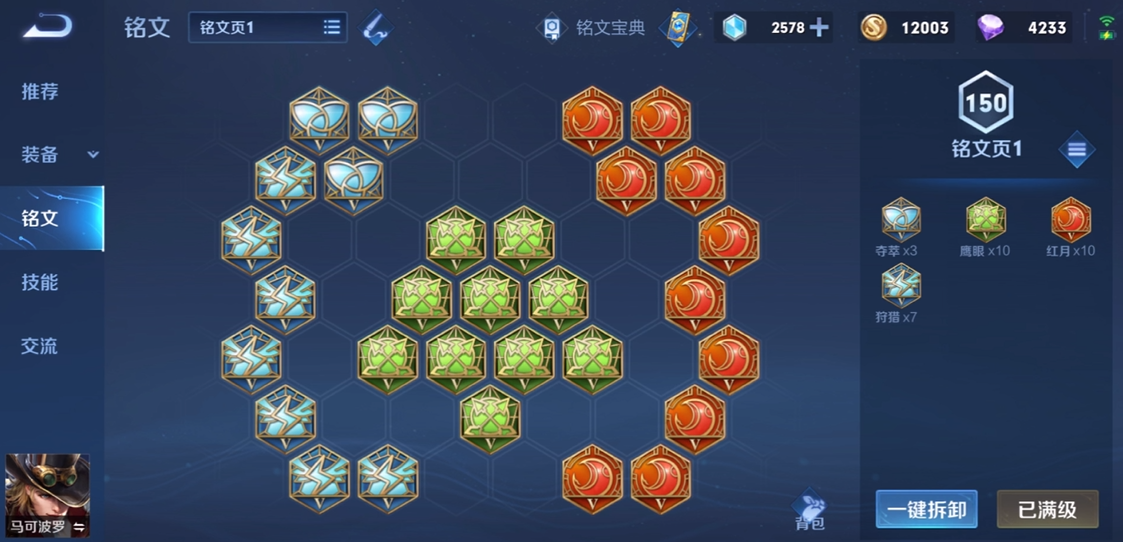Viewport: 1123px width, 542px height.
Task: Switch to the 推荐 tab
Action: click(40, 92)
